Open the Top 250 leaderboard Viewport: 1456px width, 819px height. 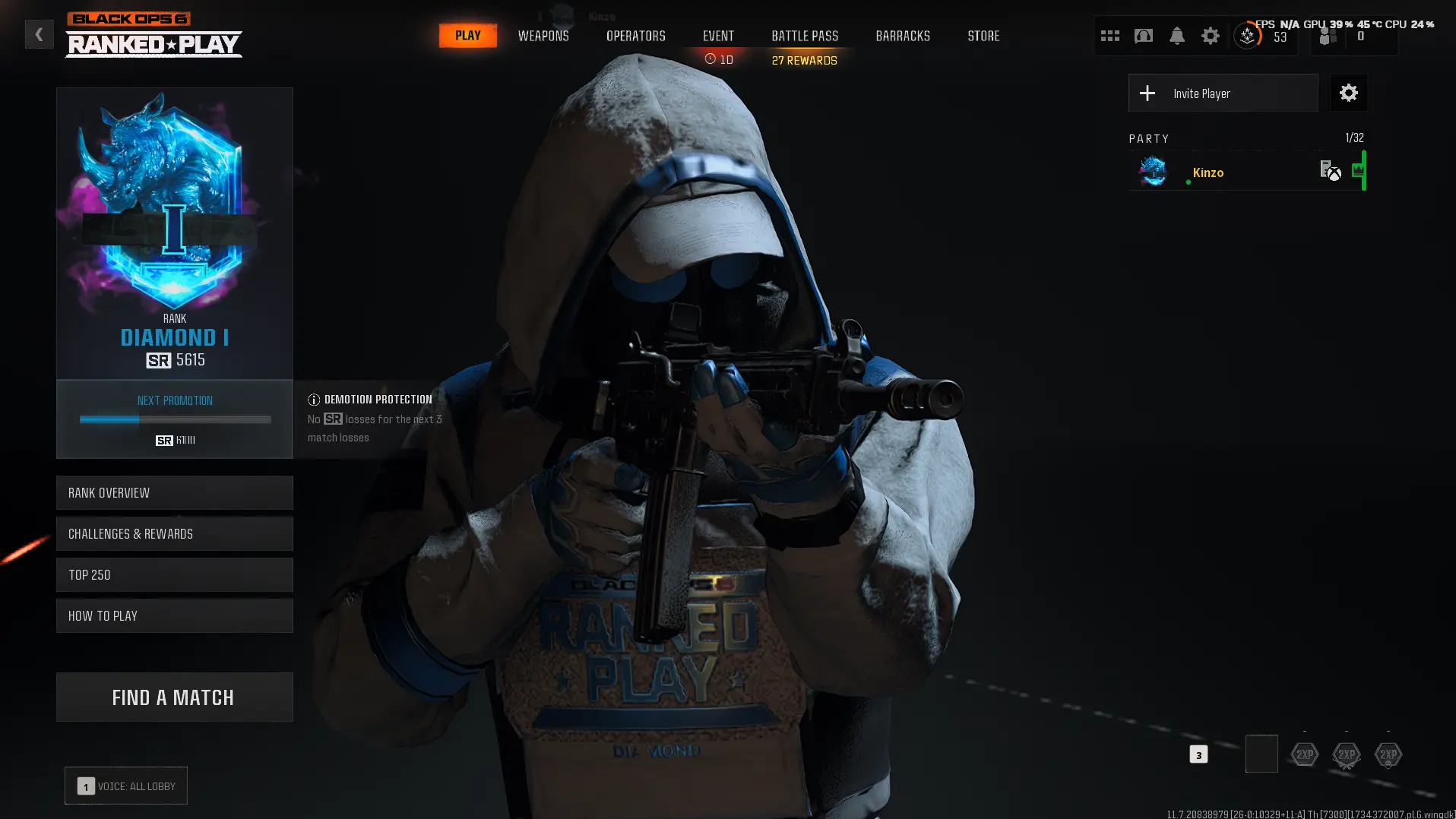pos(174,575)
